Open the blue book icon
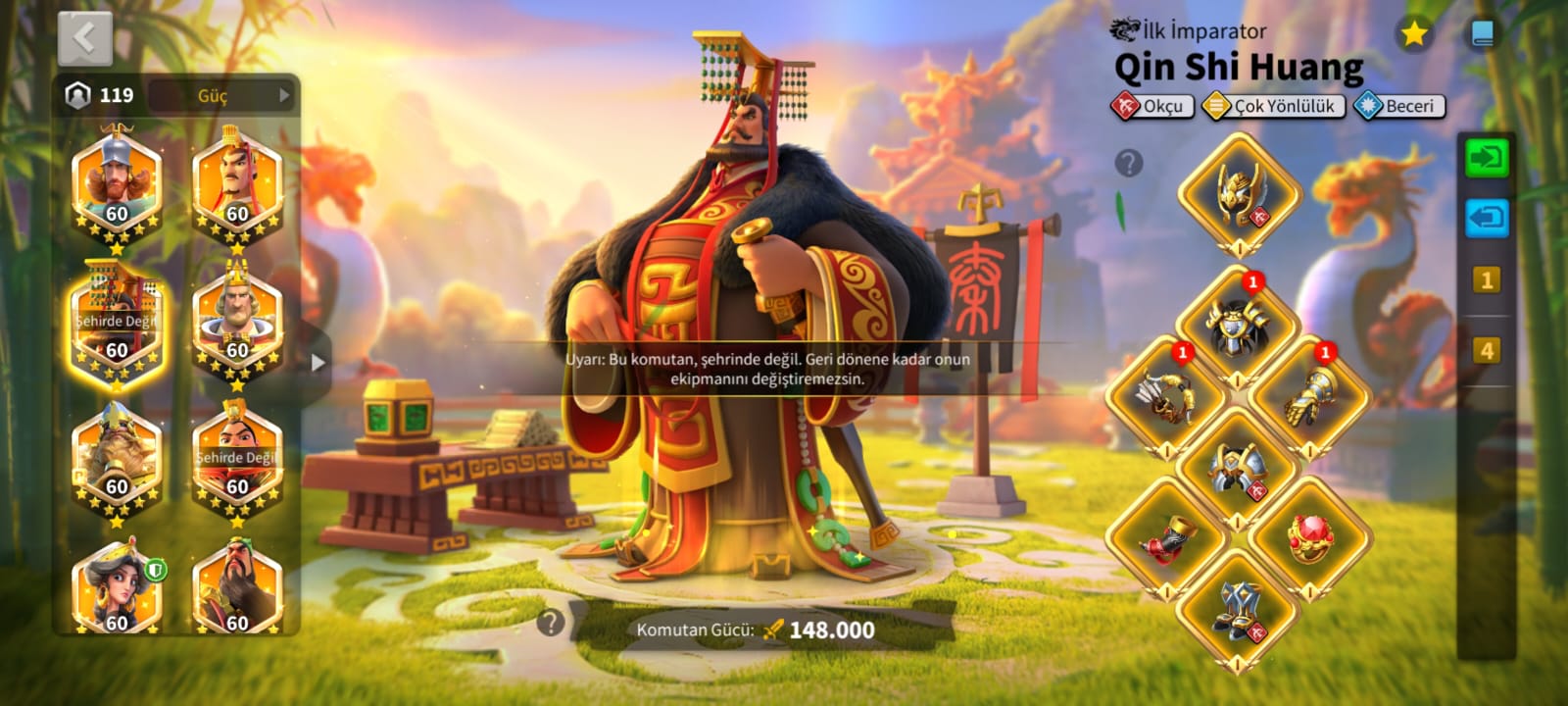Image resolution: width=1568 pixels, height=706 pixels. [1483, 35]
